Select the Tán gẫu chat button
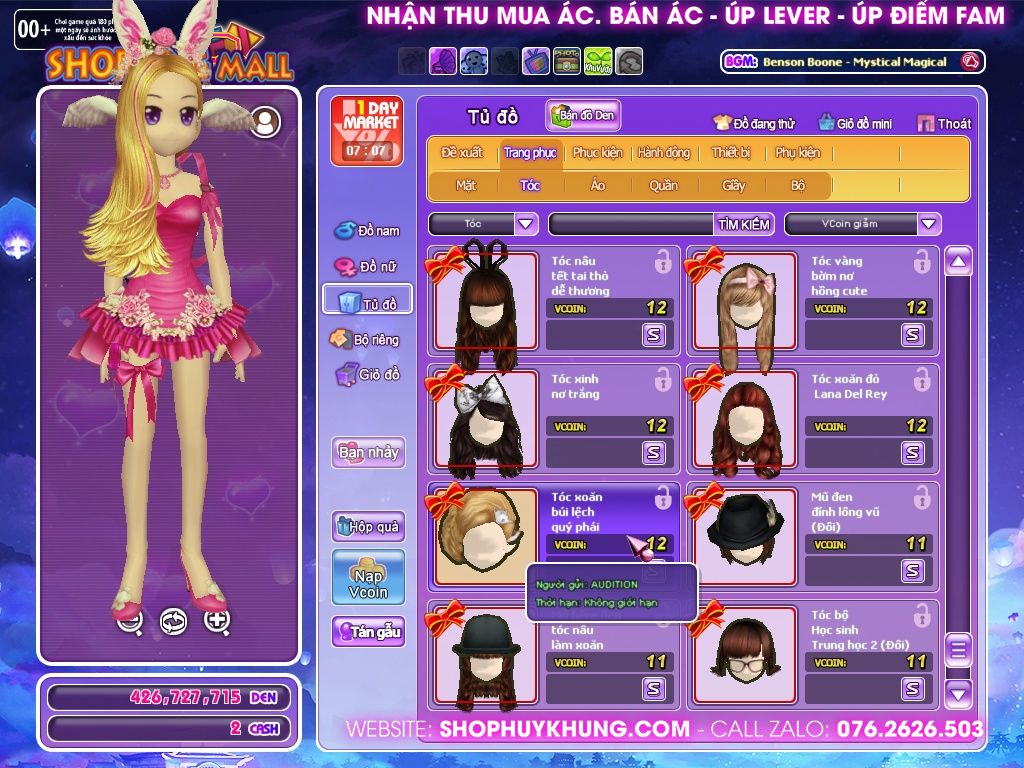1024x768 pixels. (368, 632)
